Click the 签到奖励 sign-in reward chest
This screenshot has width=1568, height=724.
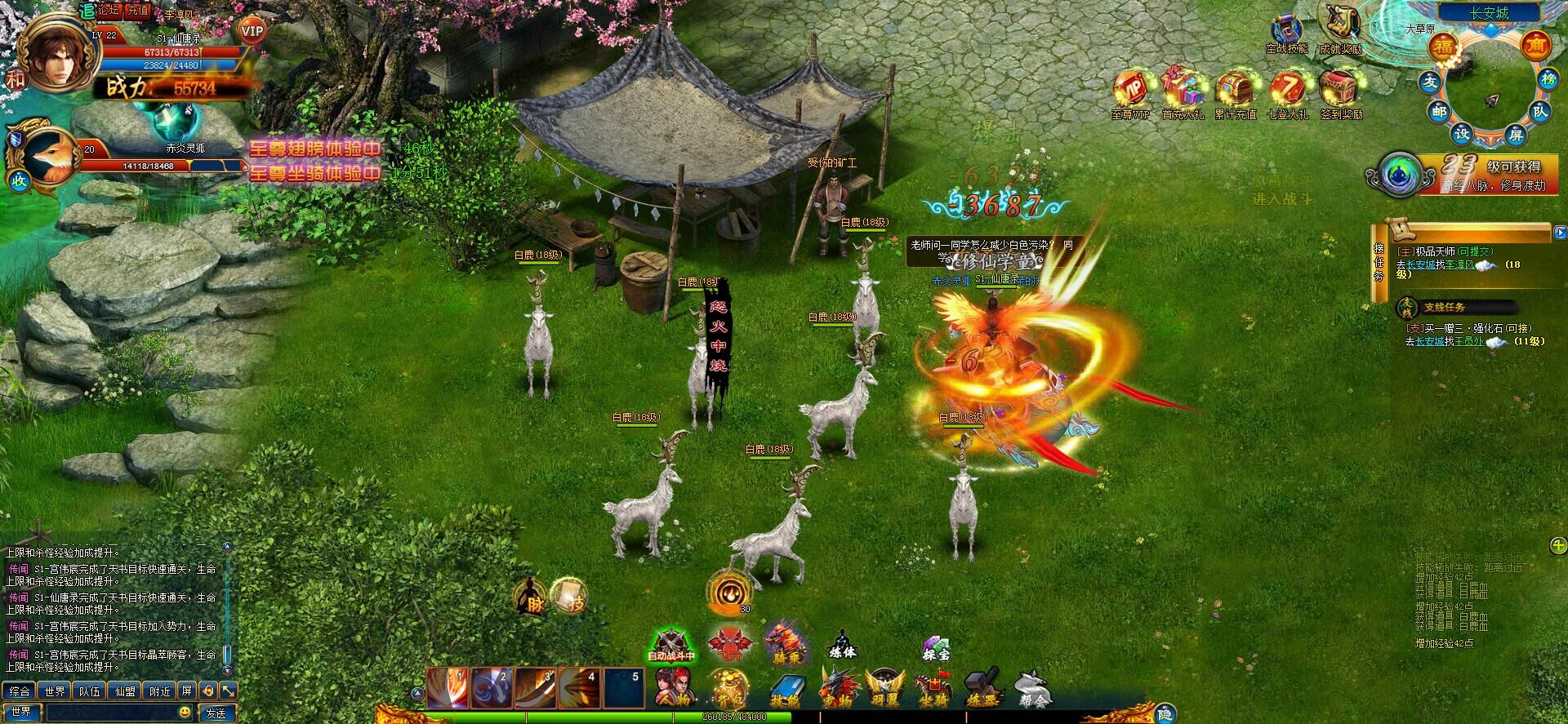[1339, 94]
